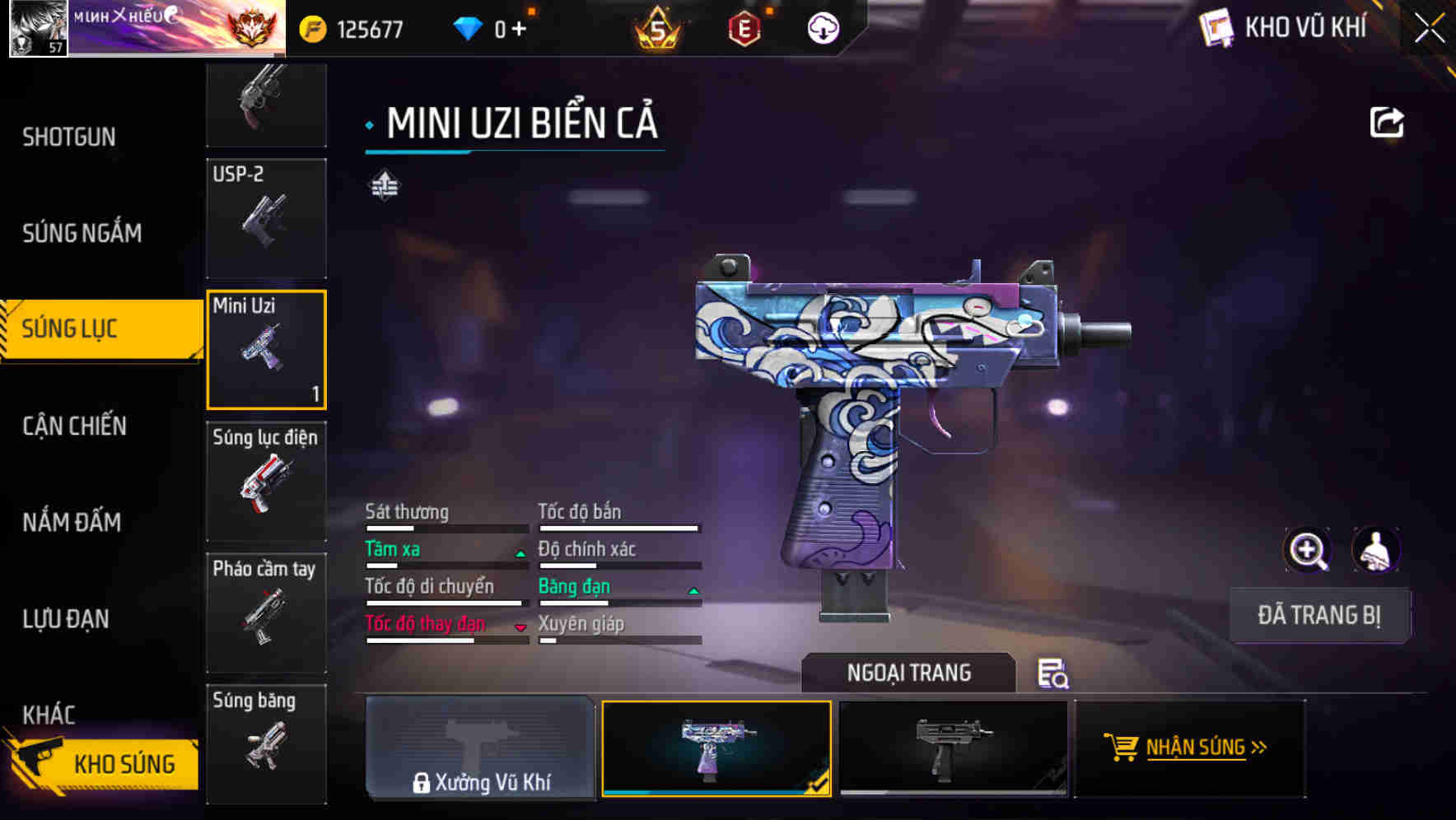1456x820 pixels.
Task: Preview the weapon on character icon
Action: pos(1375,550)
